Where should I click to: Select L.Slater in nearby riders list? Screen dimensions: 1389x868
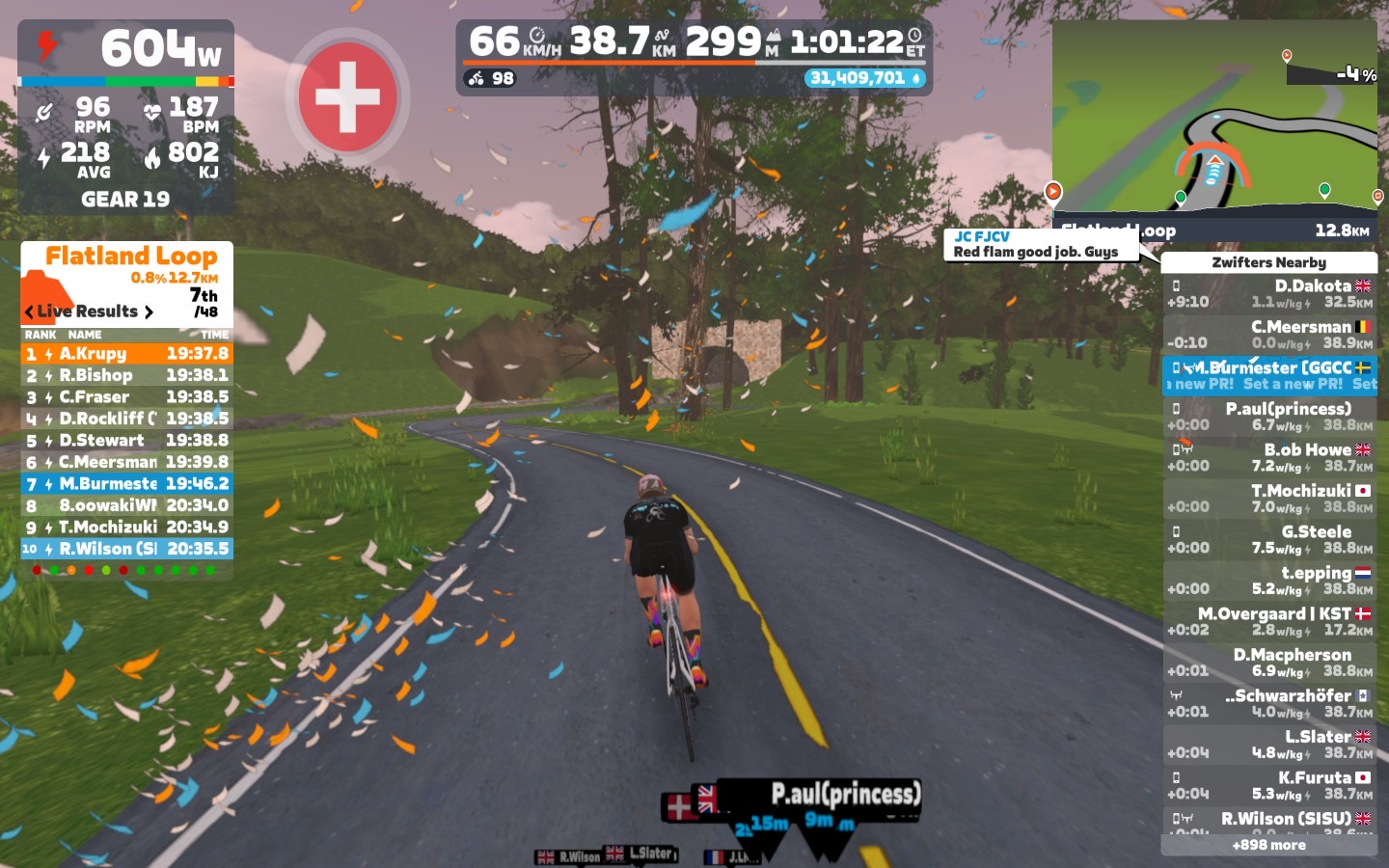click(x=1268, y=745)
